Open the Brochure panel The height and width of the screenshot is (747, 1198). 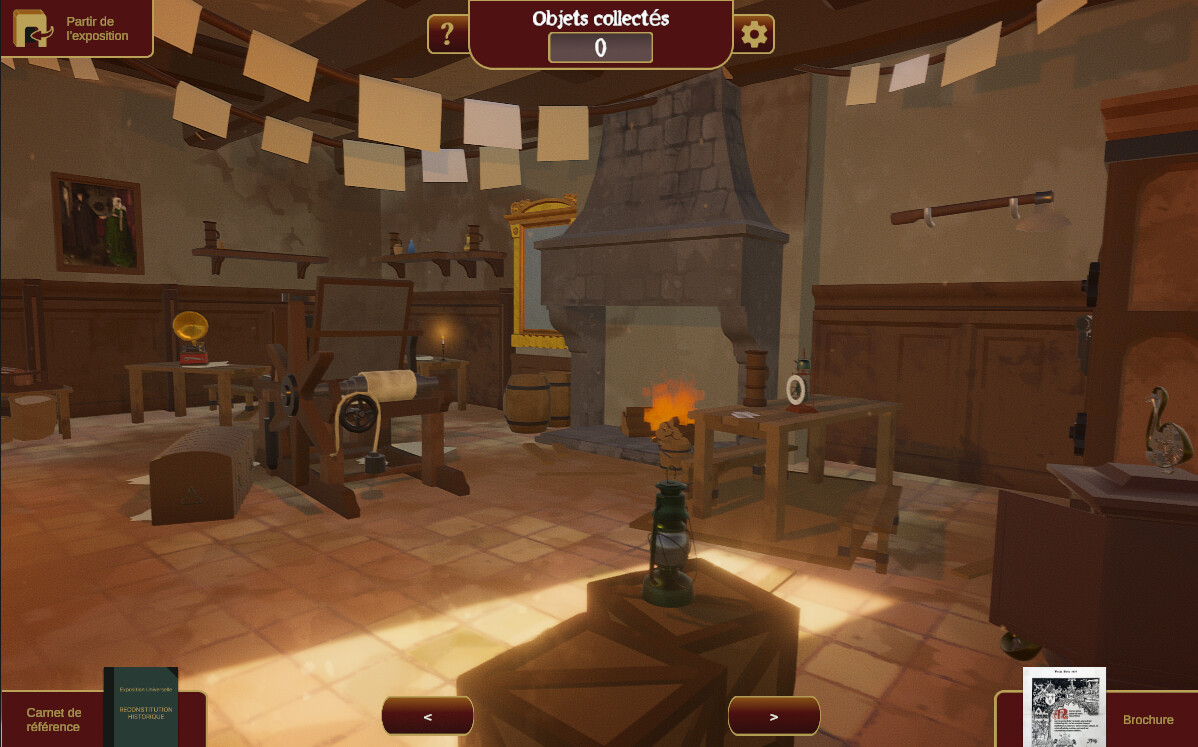pyautogui.click(x=1098, y=718)
